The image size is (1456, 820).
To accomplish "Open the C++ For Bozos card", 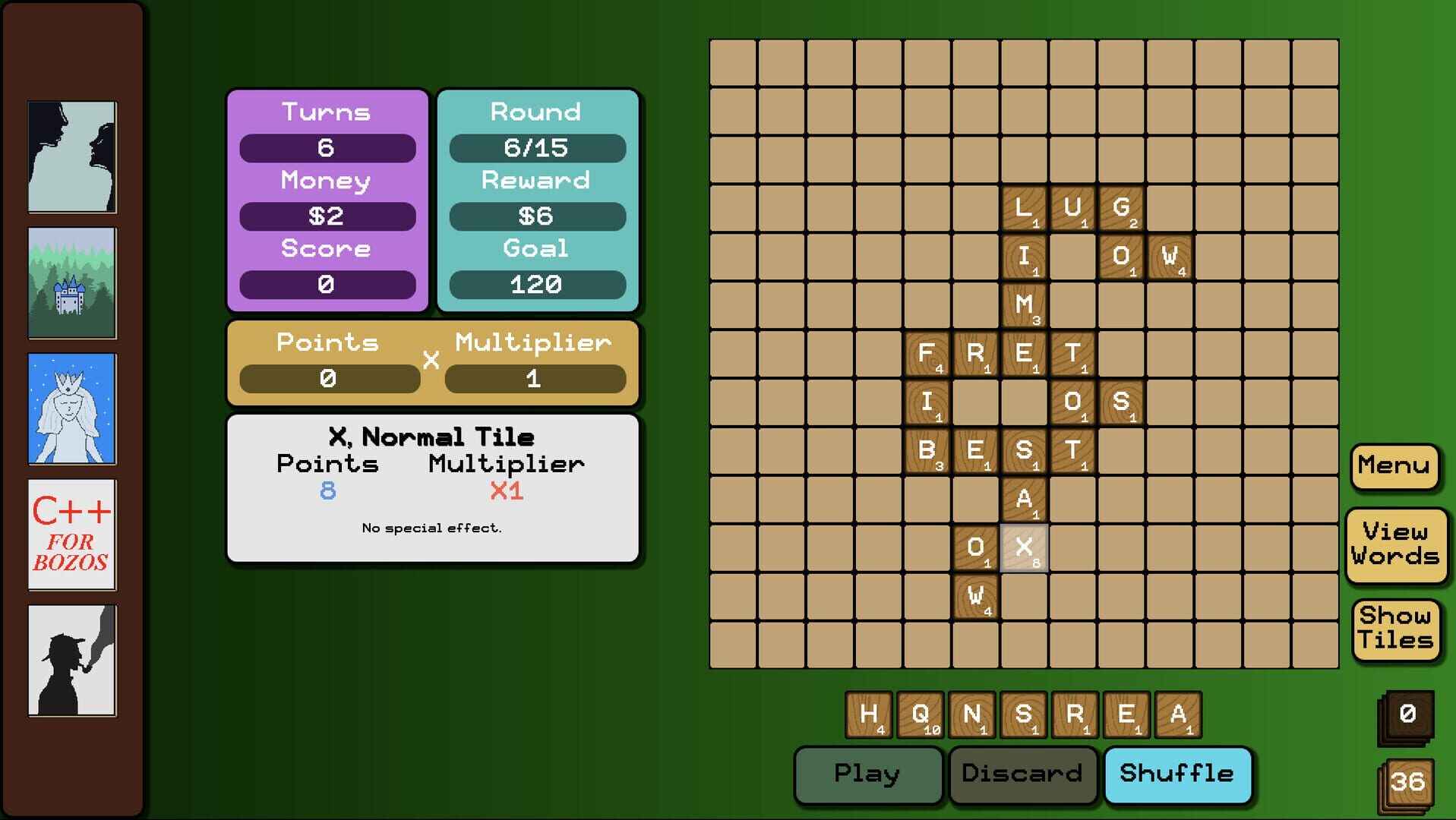I will (72, 535).
